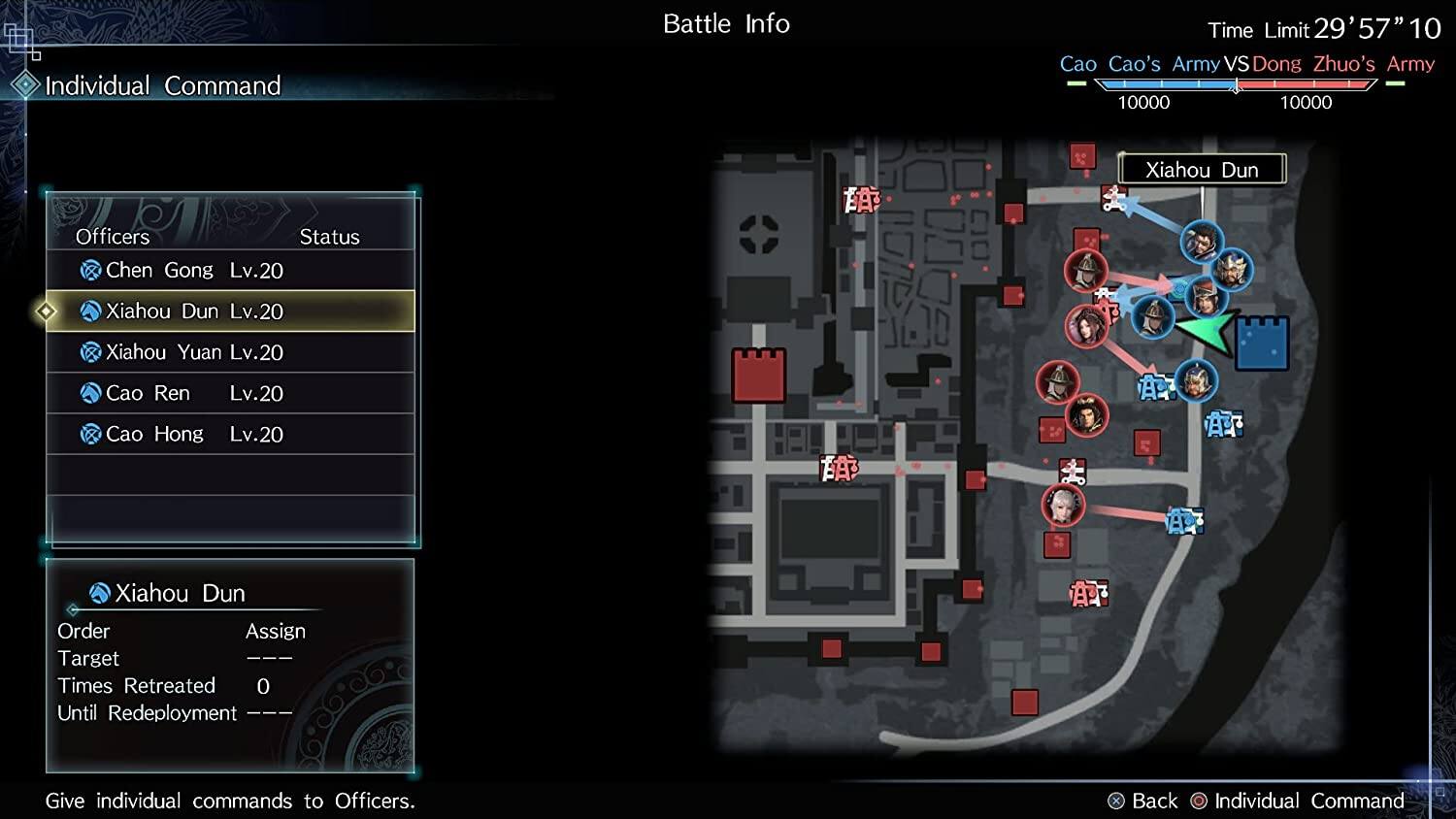Select the blue stronghold fort icon near the green arrow
The image size is (1456, 819).
1260,342
